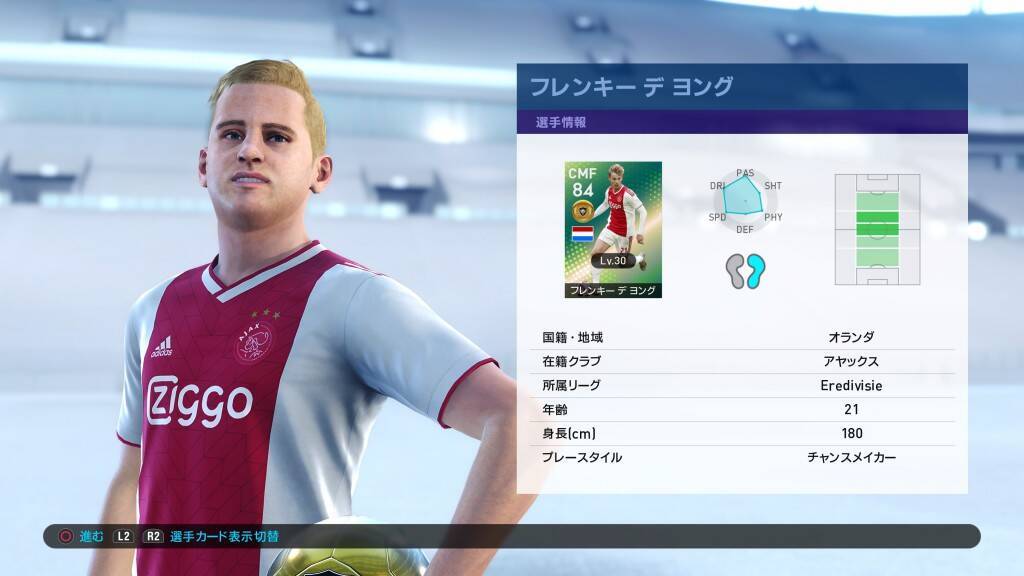
Task: Choose the 在籍クラブ row showing アヤックス
Action: point(741,361)
